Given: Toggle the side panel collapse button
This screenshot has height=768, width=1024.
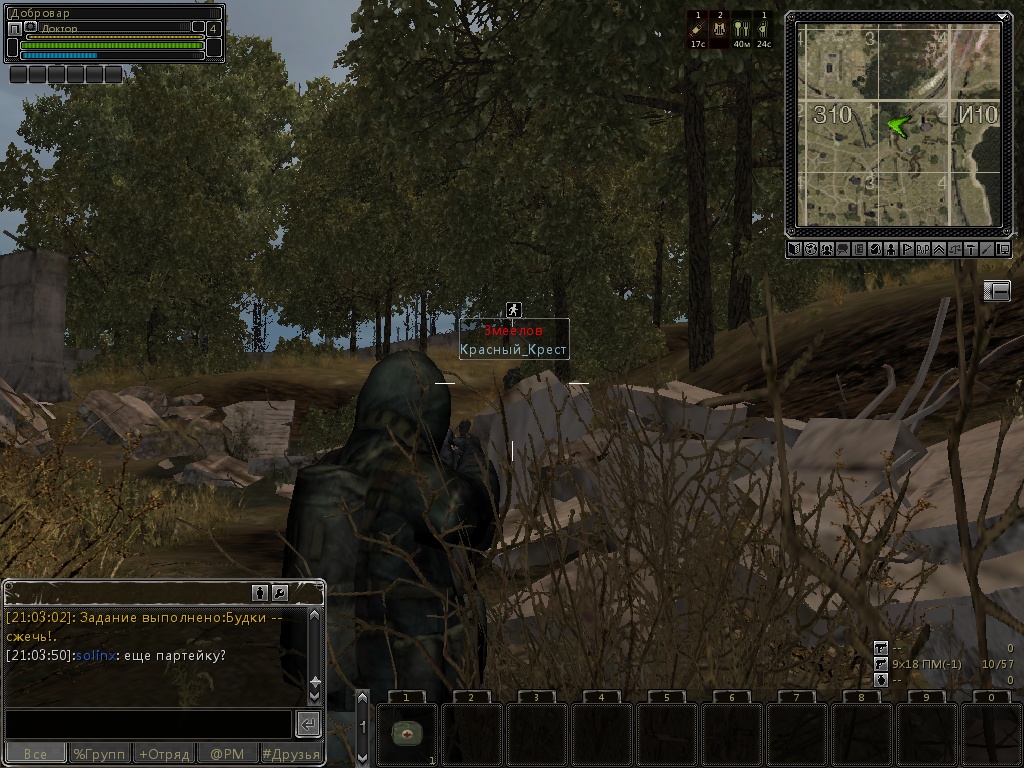Looking at the screenshot, I should pos(997,290).
